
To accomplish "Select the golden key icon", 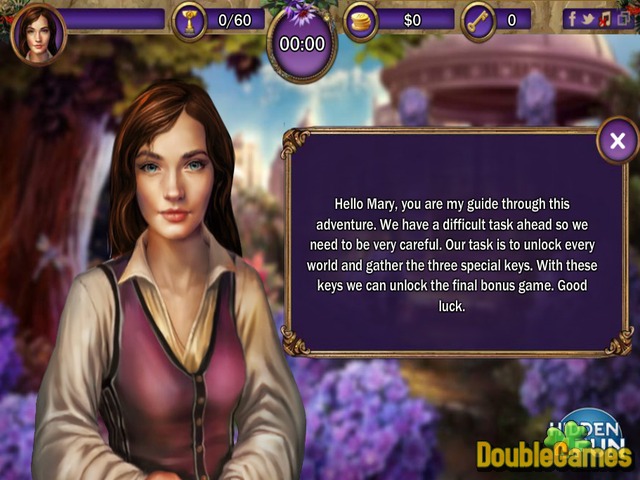I will pyautogui.click(x=479, y=20).
